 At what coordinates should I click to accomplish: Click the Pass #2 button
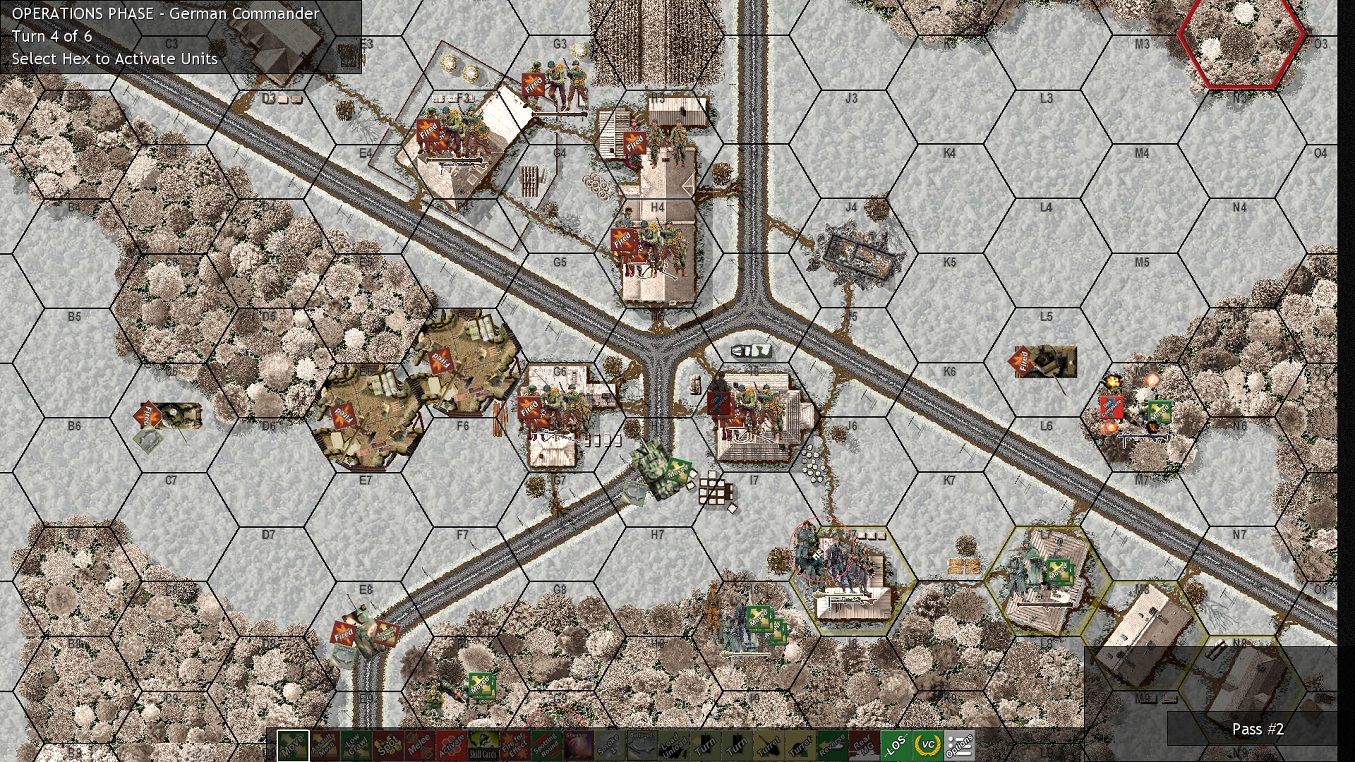tap(1258, 729)
